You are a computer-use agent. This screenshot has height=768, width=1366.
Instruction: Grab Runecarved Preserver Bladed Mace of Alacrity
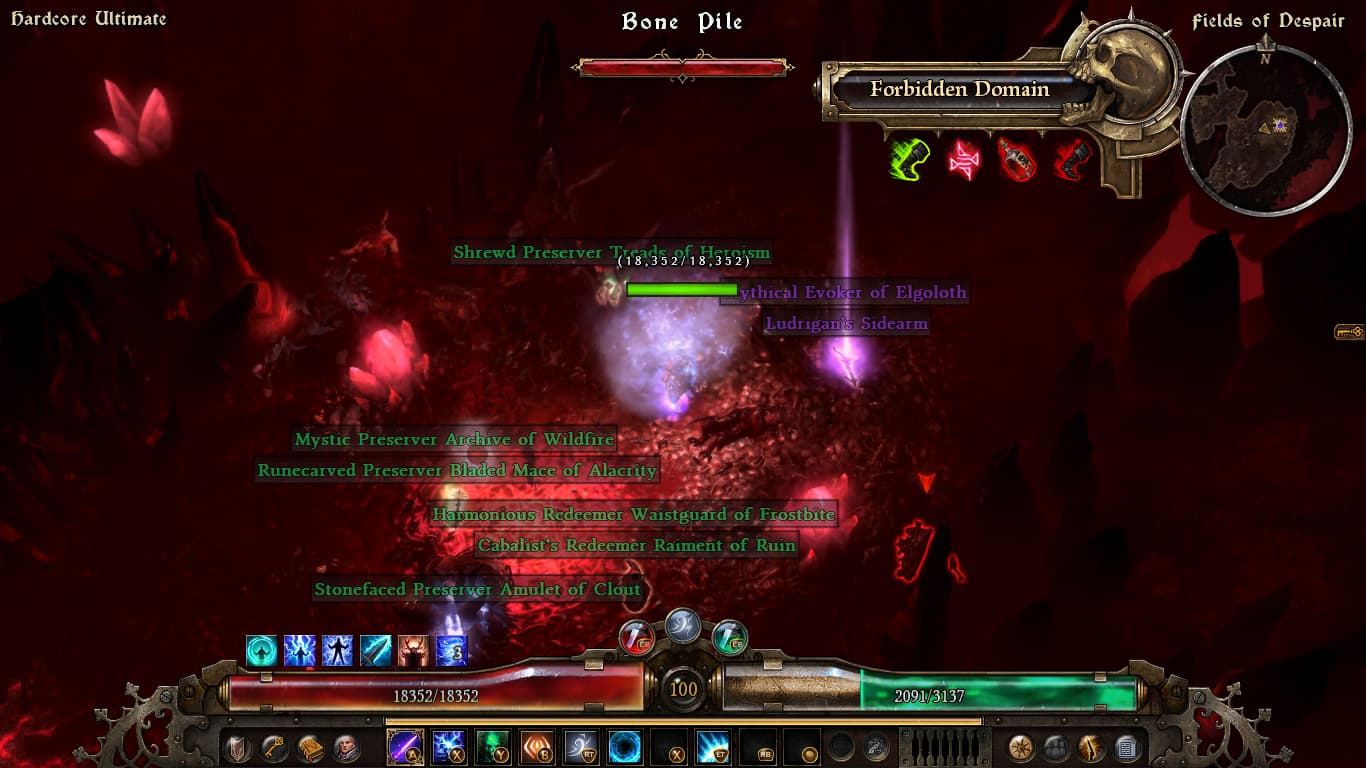[457, 471]
